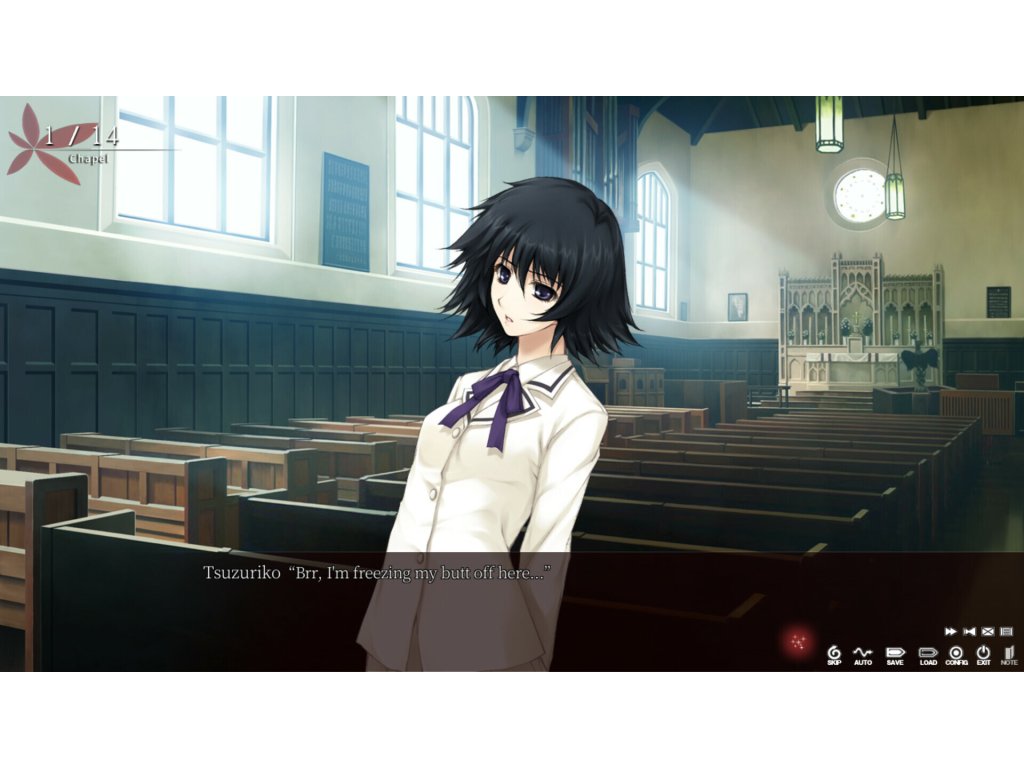Open the Note book icon
The width and height of the screenshot is (1024, 768).
tap(1009, 654)
